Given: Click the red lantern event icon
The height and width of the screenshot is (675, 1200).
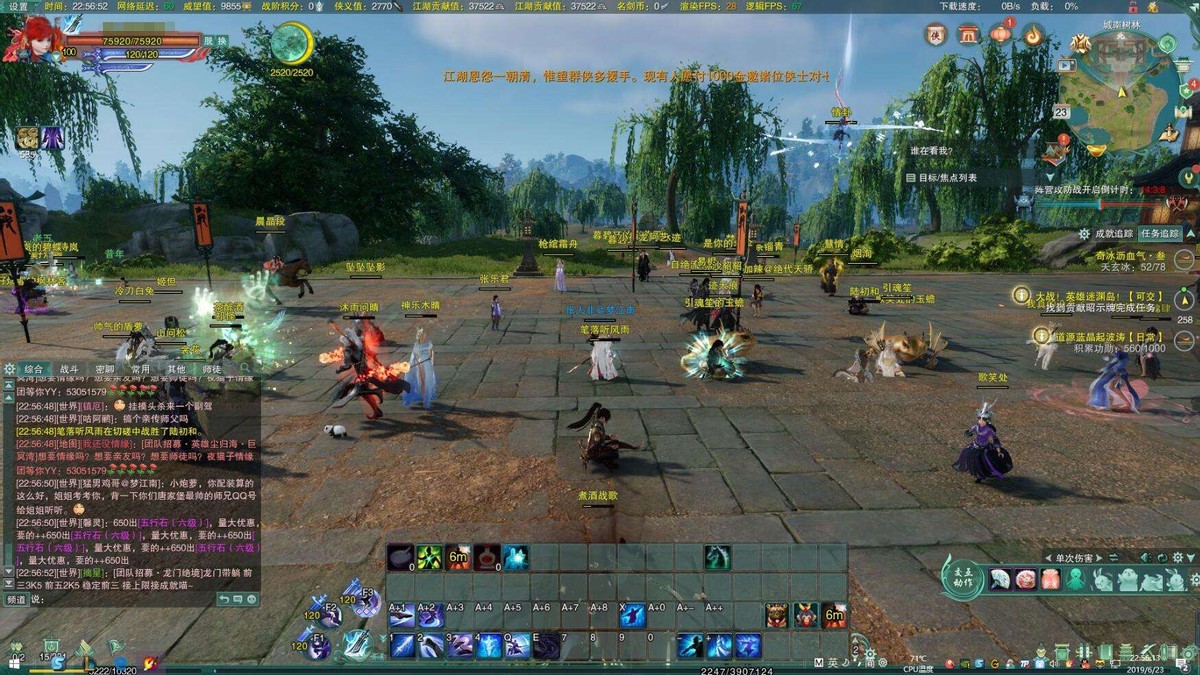Looking at the screenshot, I should (x=1001, y=35).
